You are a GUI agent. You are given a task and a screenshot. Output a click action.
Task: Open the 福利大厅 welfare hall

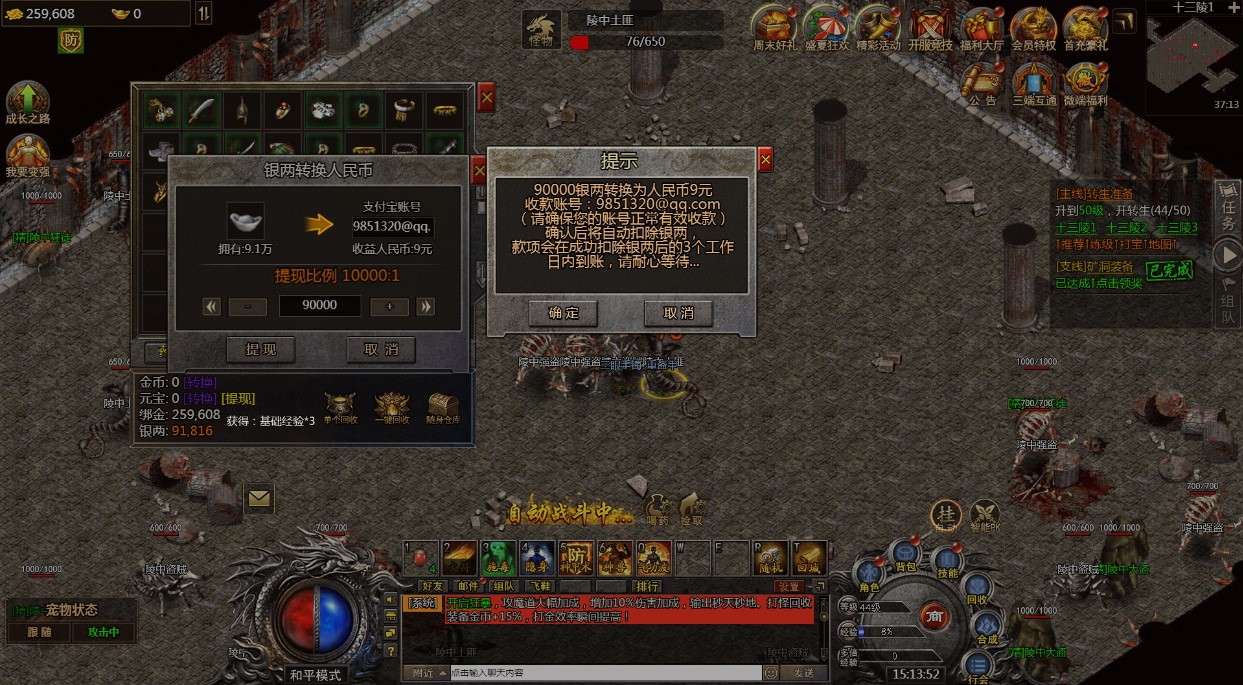981,29
